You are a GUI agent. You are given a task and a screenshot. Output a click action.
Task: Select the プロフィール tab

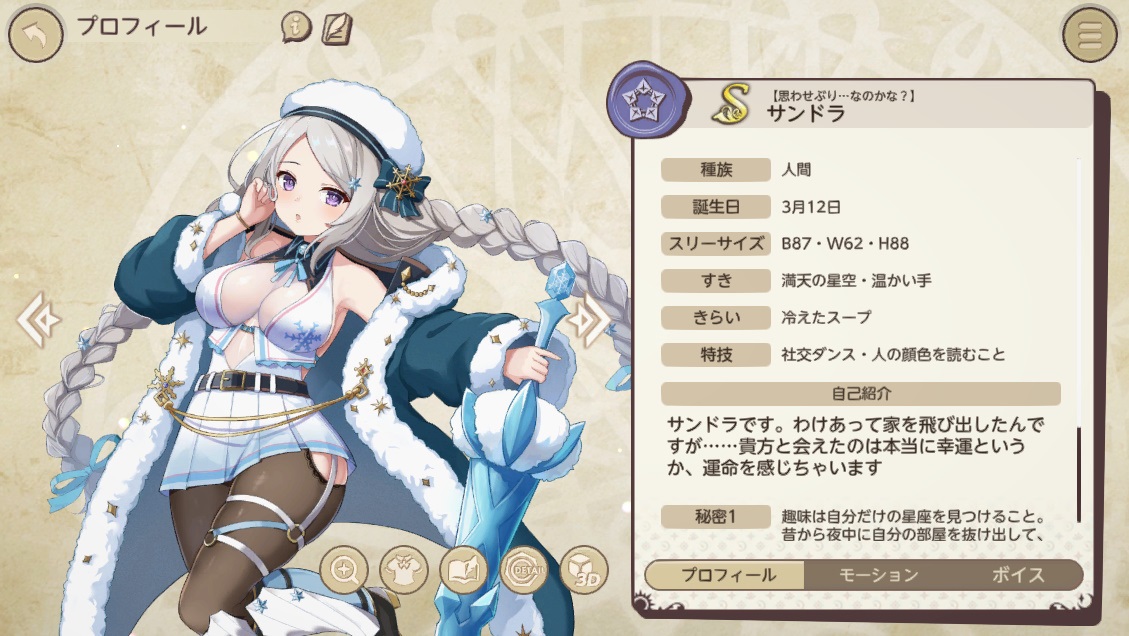[x=727, y=575]
